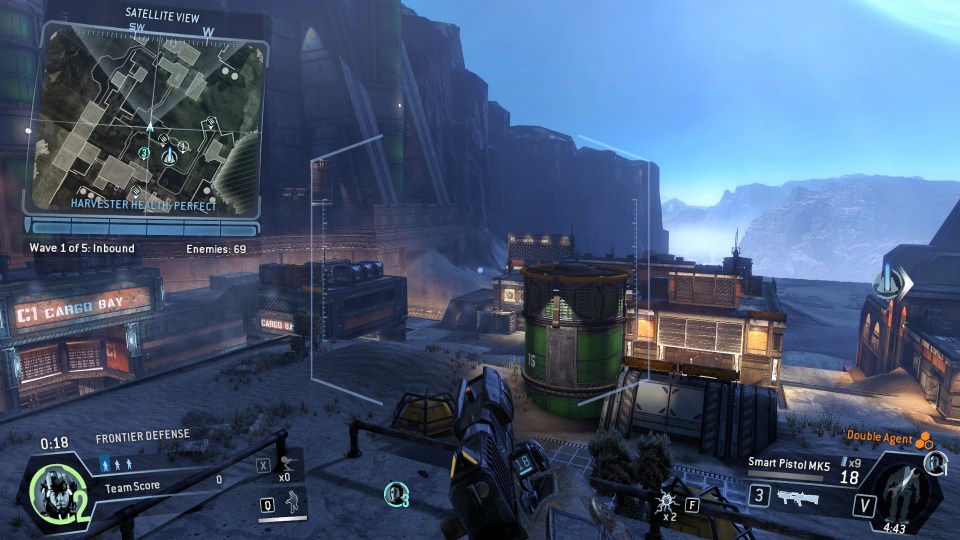Select the teammate portrait marker numbered 3

396,493
